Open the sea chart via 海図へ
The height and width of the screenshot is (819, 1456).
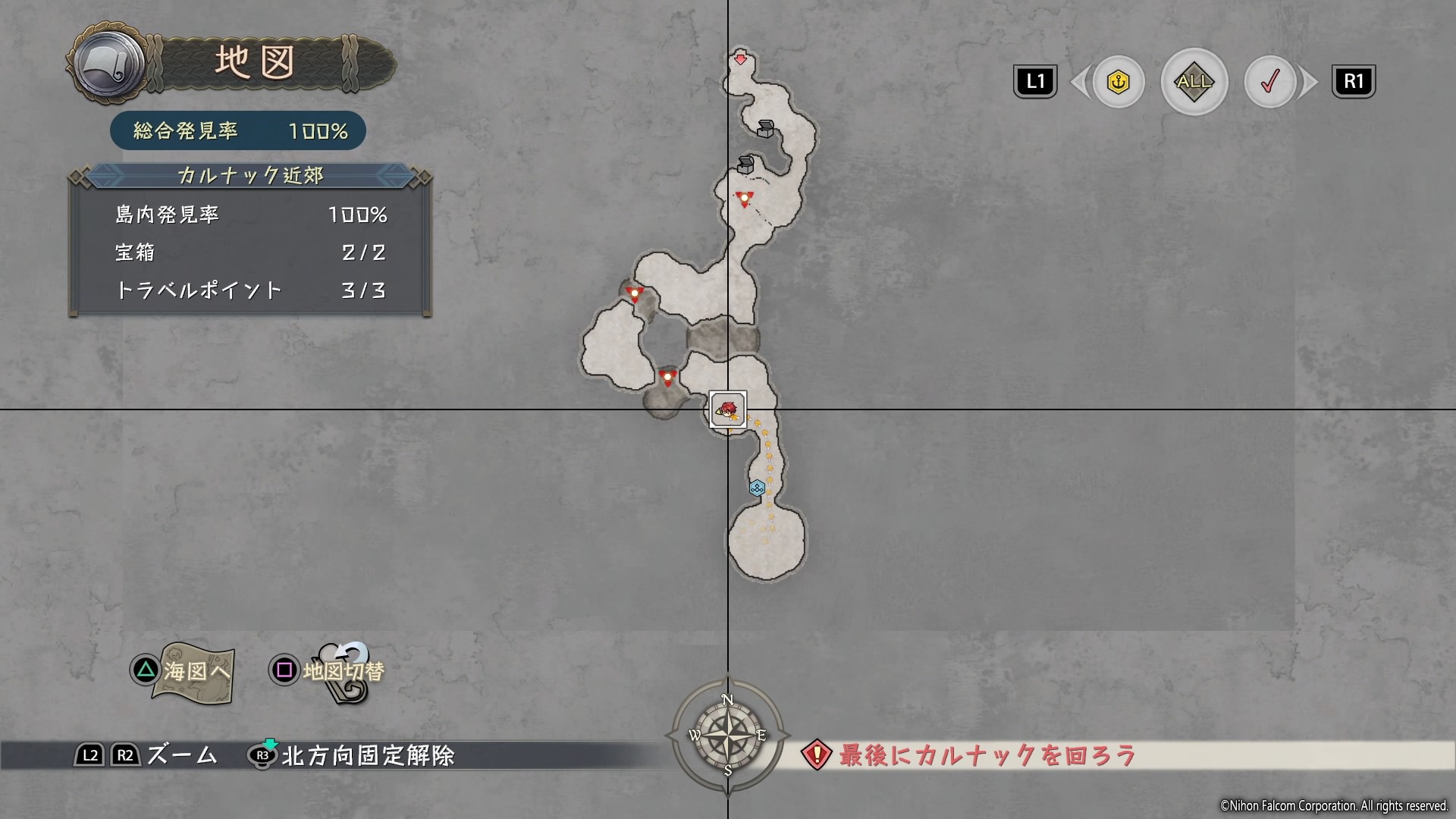click(184, 671)
